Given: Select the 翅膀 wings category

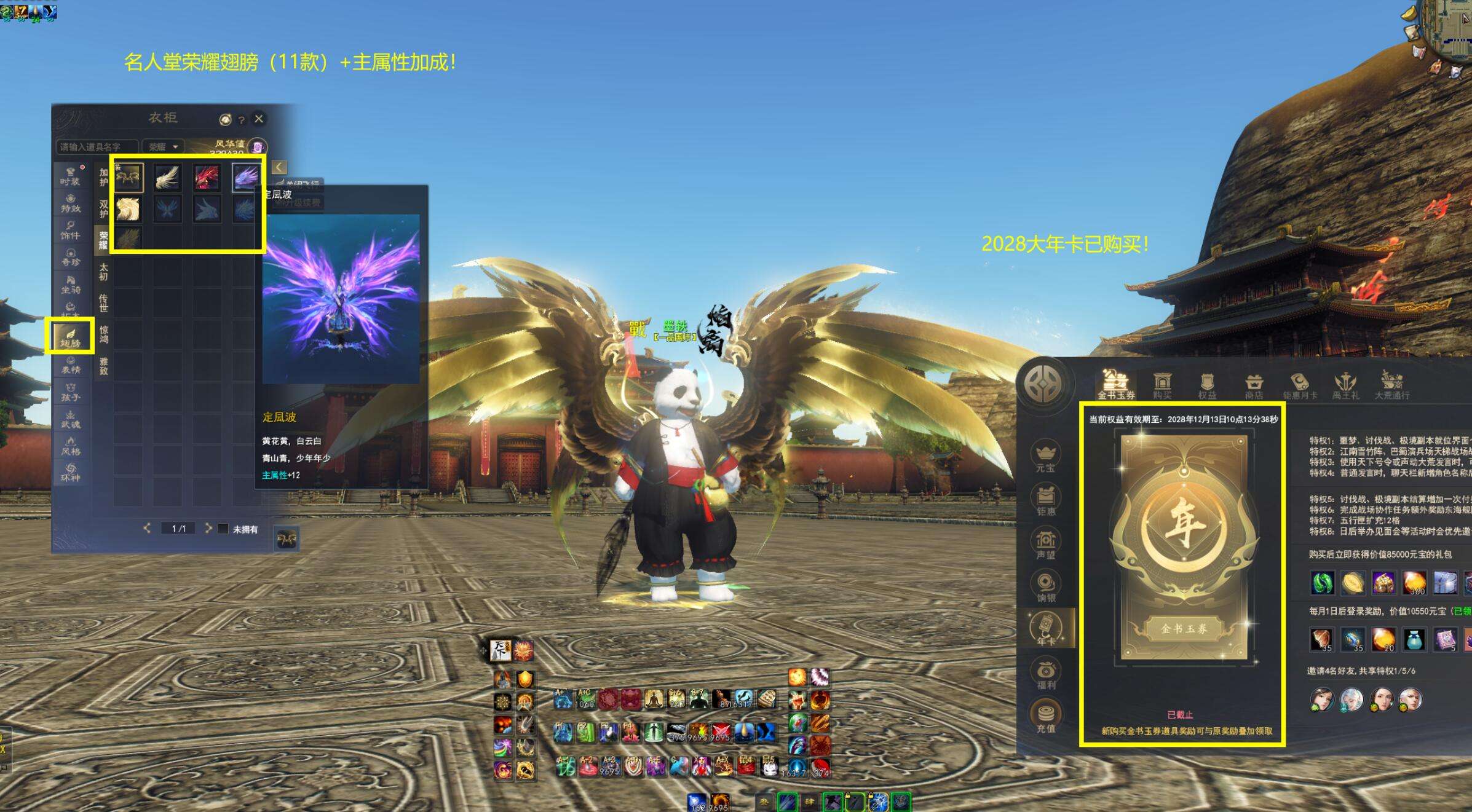Looking at the screenshot, I should point(70,336).
